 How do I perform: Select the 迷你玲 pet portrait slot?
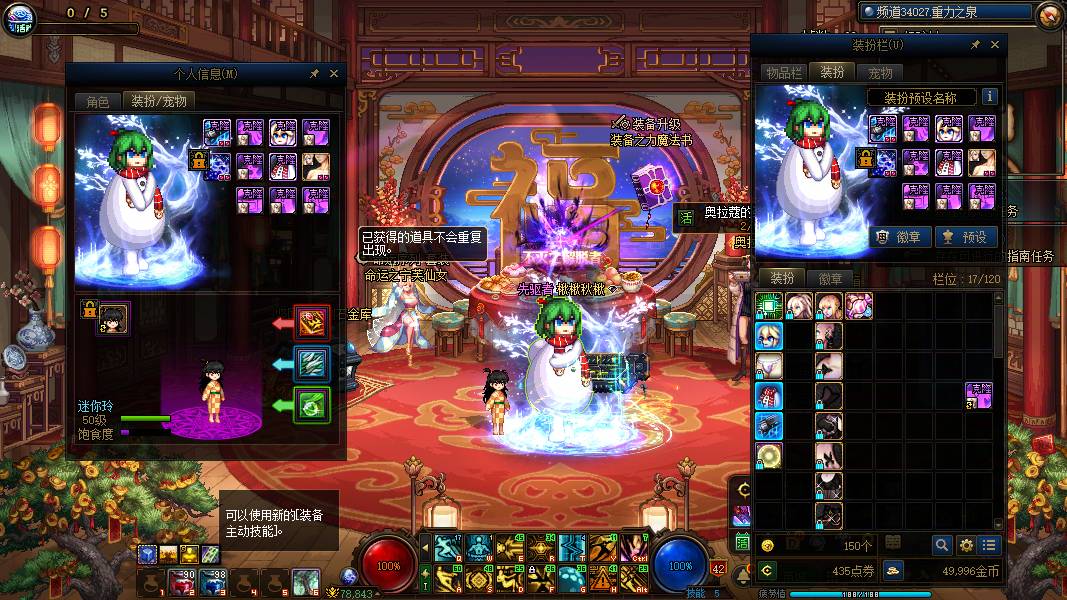click(113, 317)
